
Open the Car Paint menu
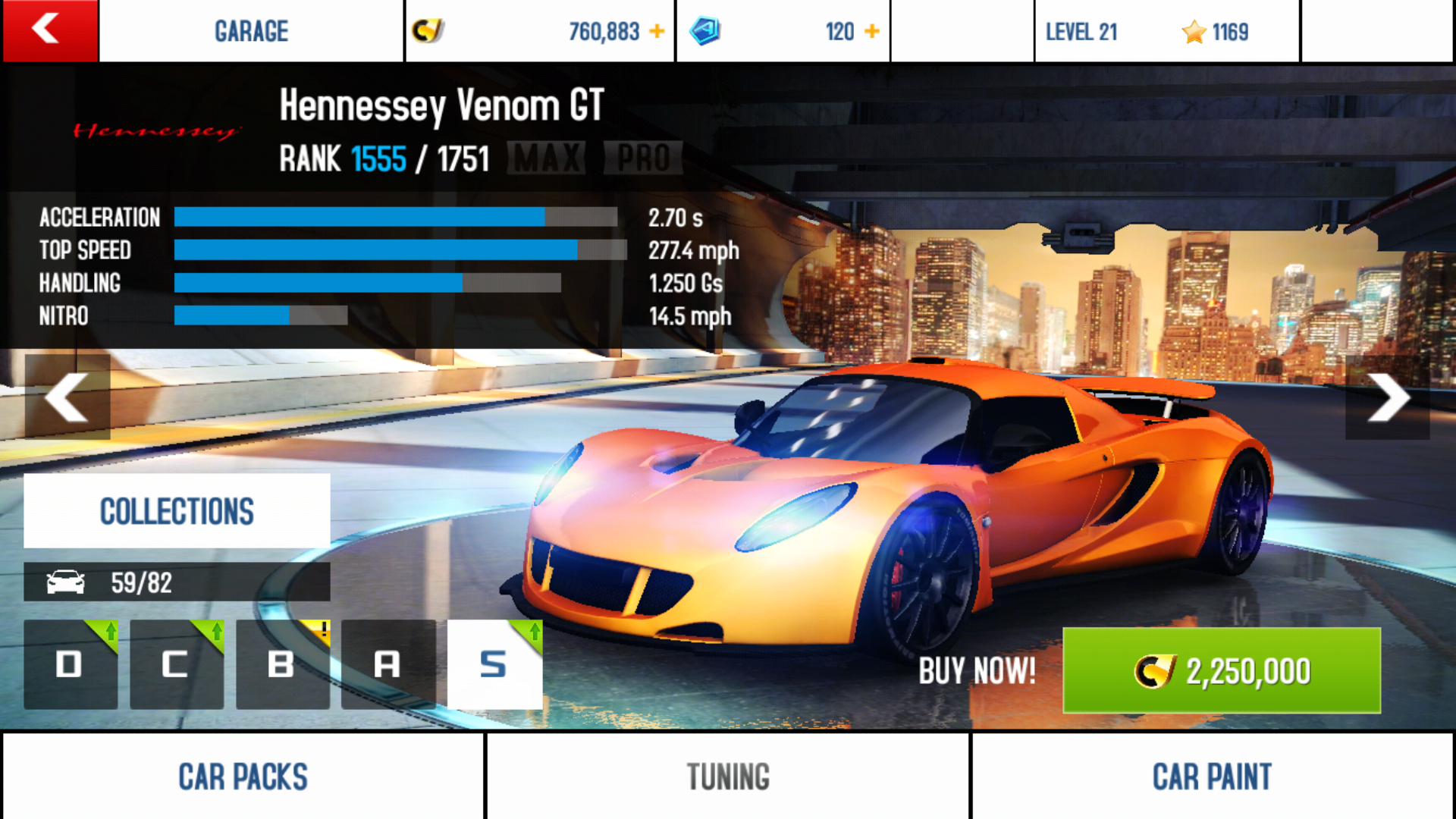pyautogui.click(x=1212, y=776)
